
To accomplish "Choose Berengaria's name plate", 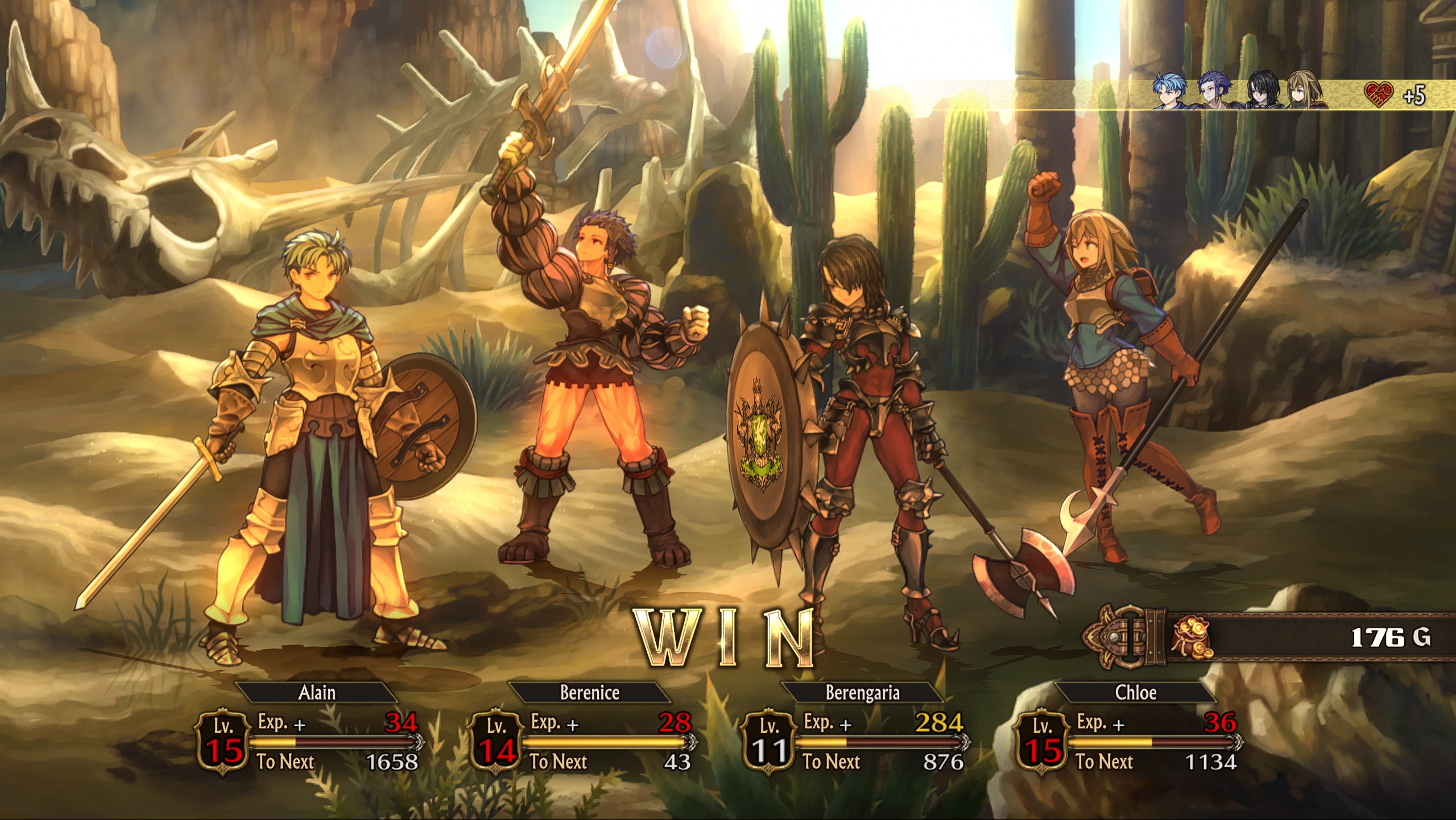I will pyautogui.click(x=862, y=692).
